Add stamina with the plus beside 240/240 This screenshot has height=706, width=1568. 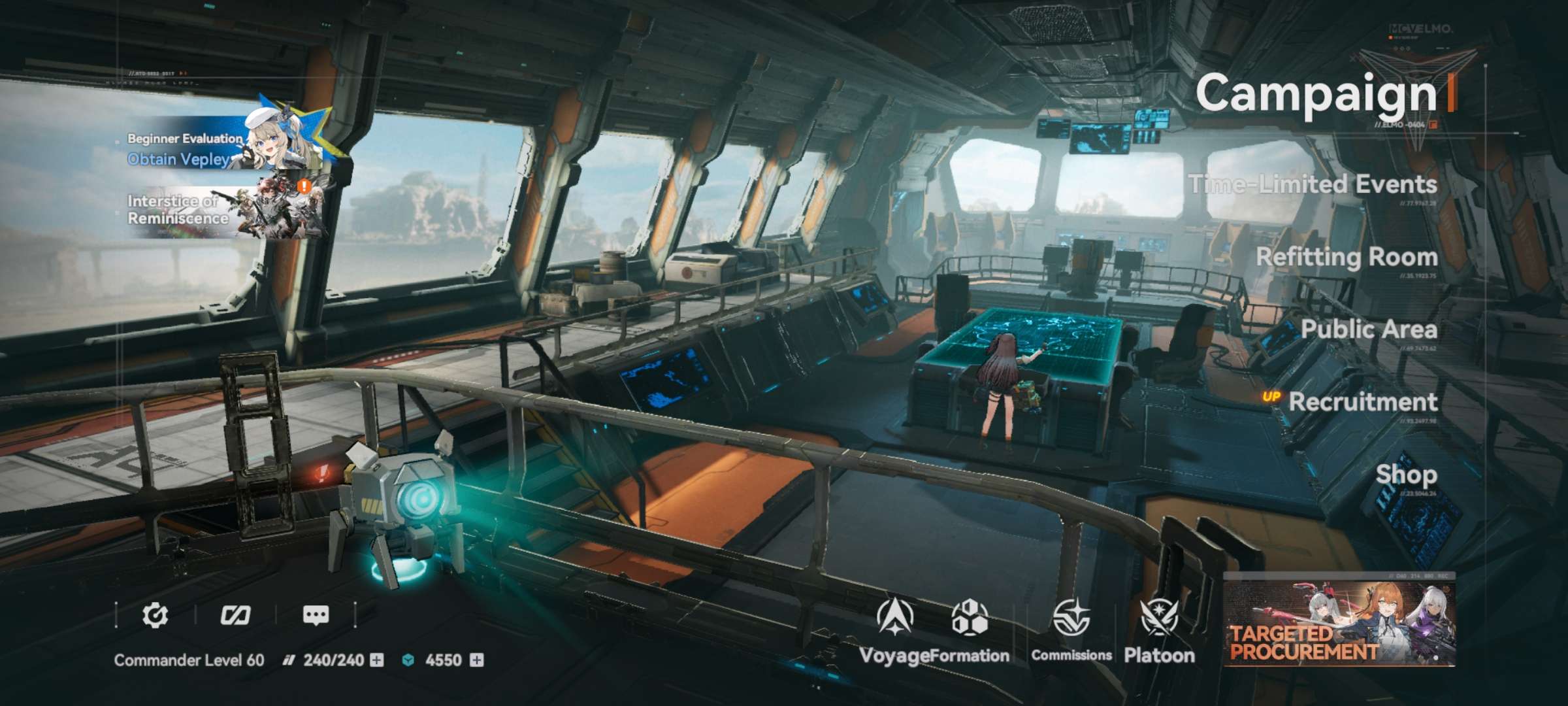377,660
